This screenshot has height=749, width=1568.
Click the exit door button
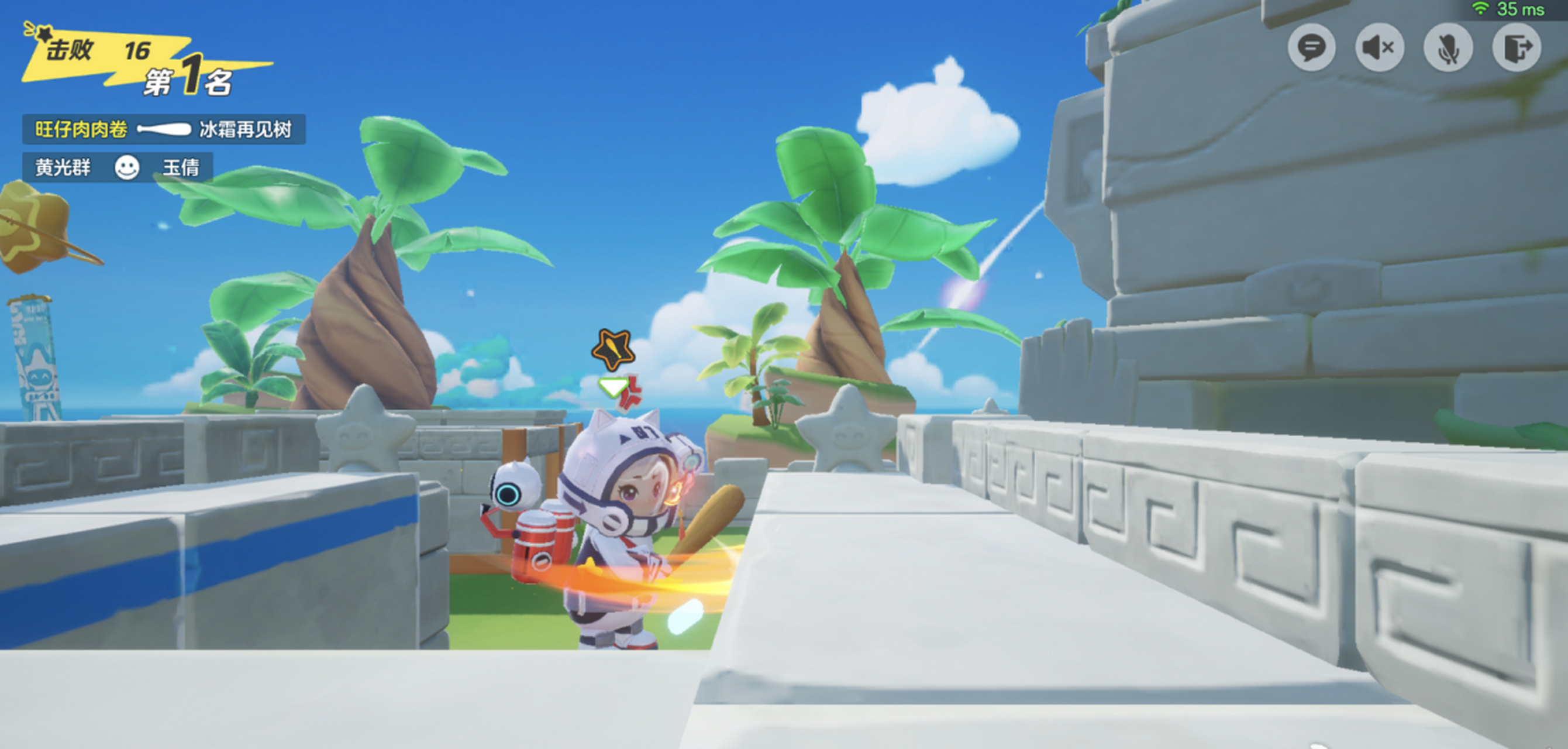[x=1517, y=47]
